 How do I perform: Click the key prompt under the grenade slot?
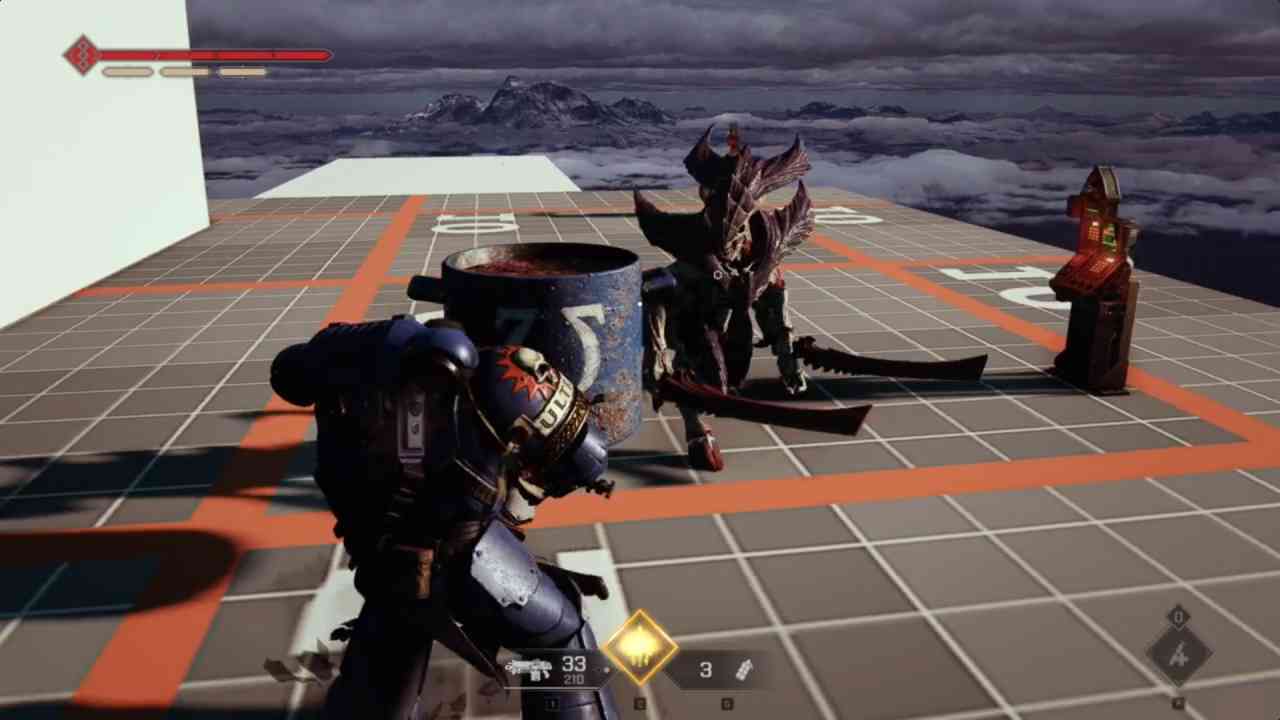click(727, 703)
